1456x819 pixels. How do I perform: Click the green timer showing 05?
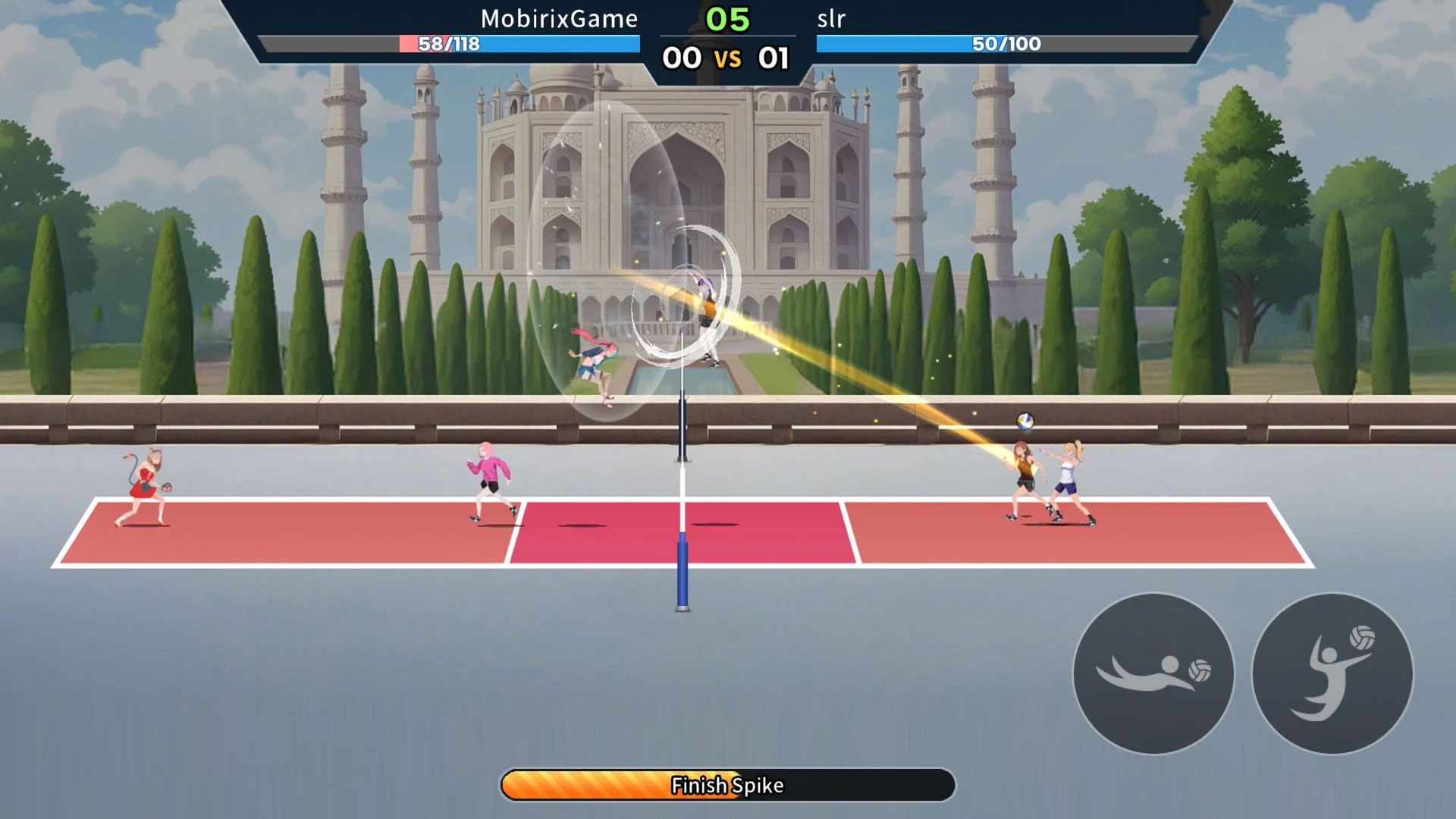[729, 17]
